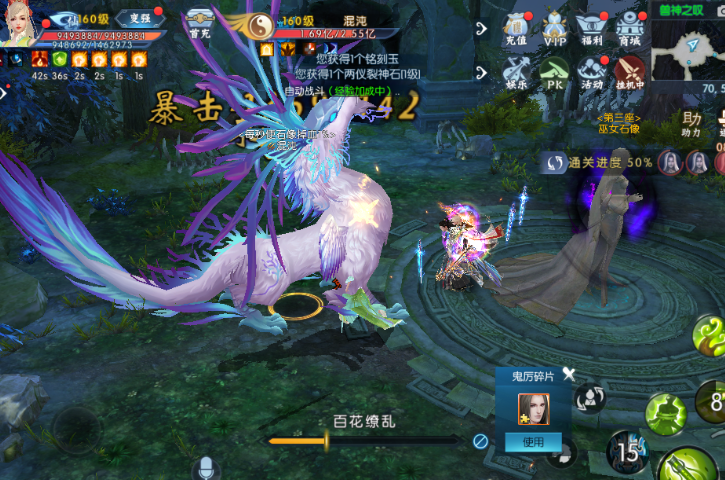Close the 鬼厉碎片 popup
The image size is (725, 480).
point(569,374)
